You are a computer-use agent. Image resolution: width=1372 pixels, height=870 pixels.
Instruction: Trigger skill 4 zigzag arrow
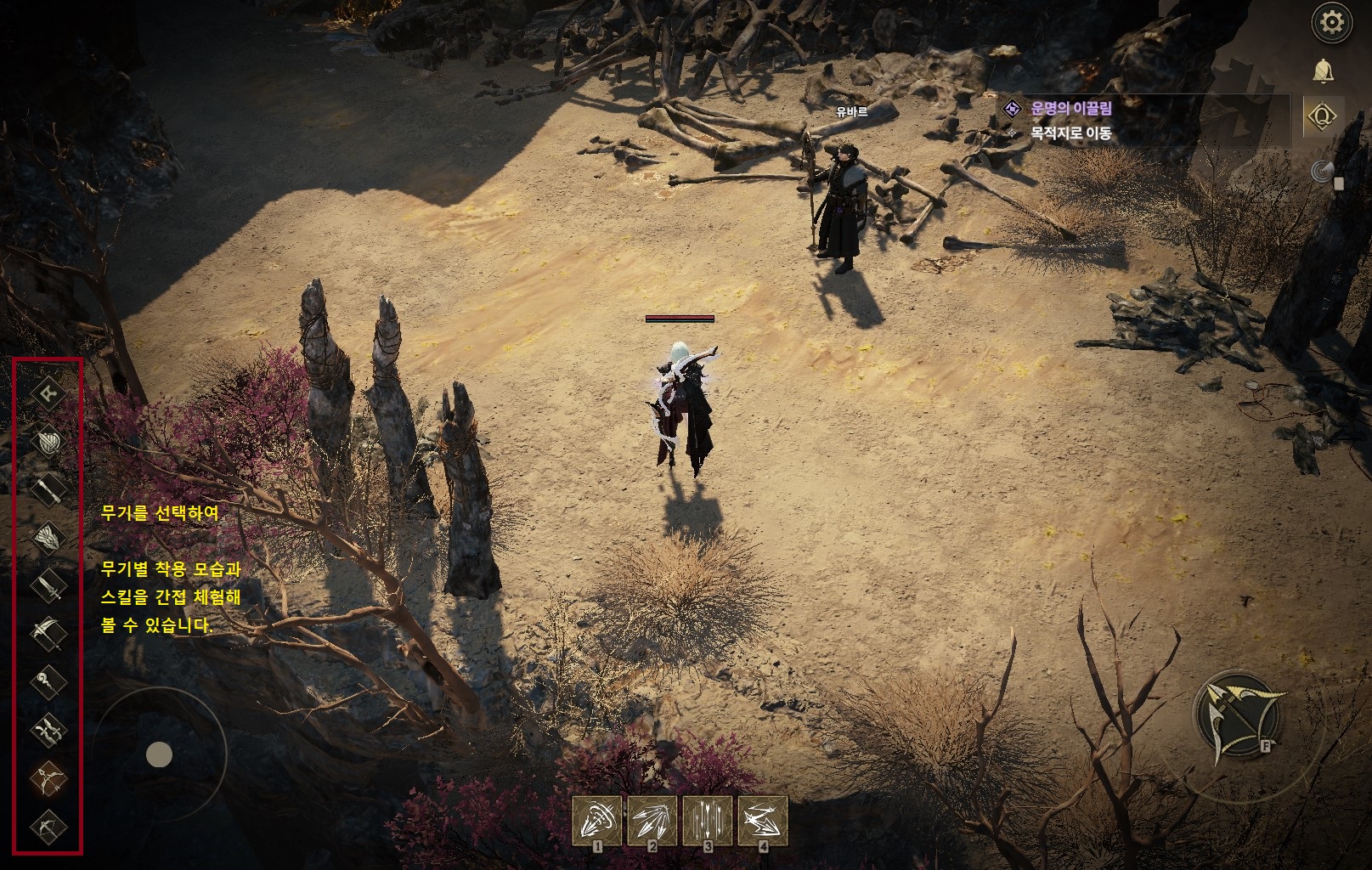click(x=763, y=822)
